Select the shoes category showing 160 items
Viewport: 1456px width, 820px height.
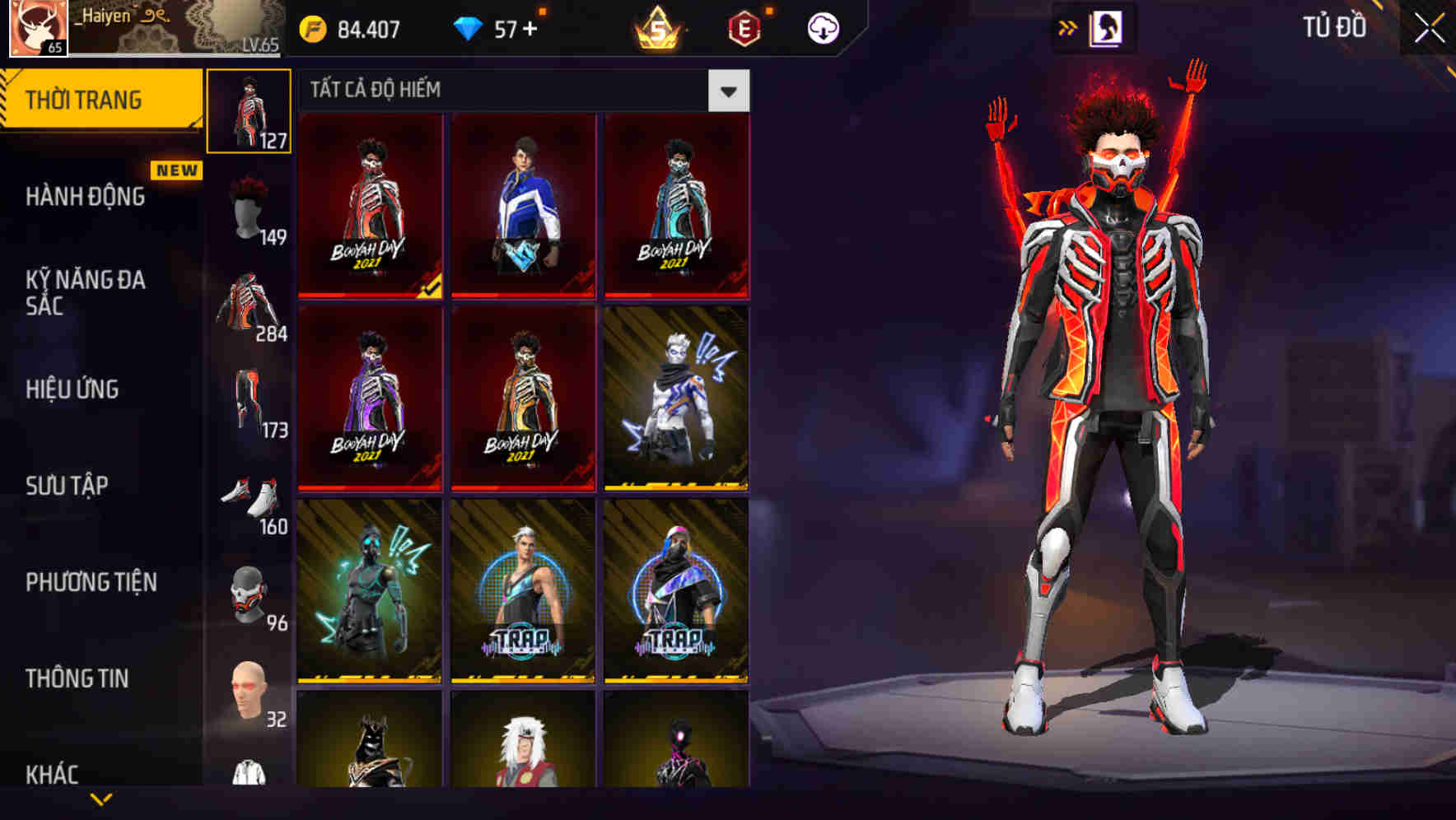pyautogui.click(x=250, y=494)
